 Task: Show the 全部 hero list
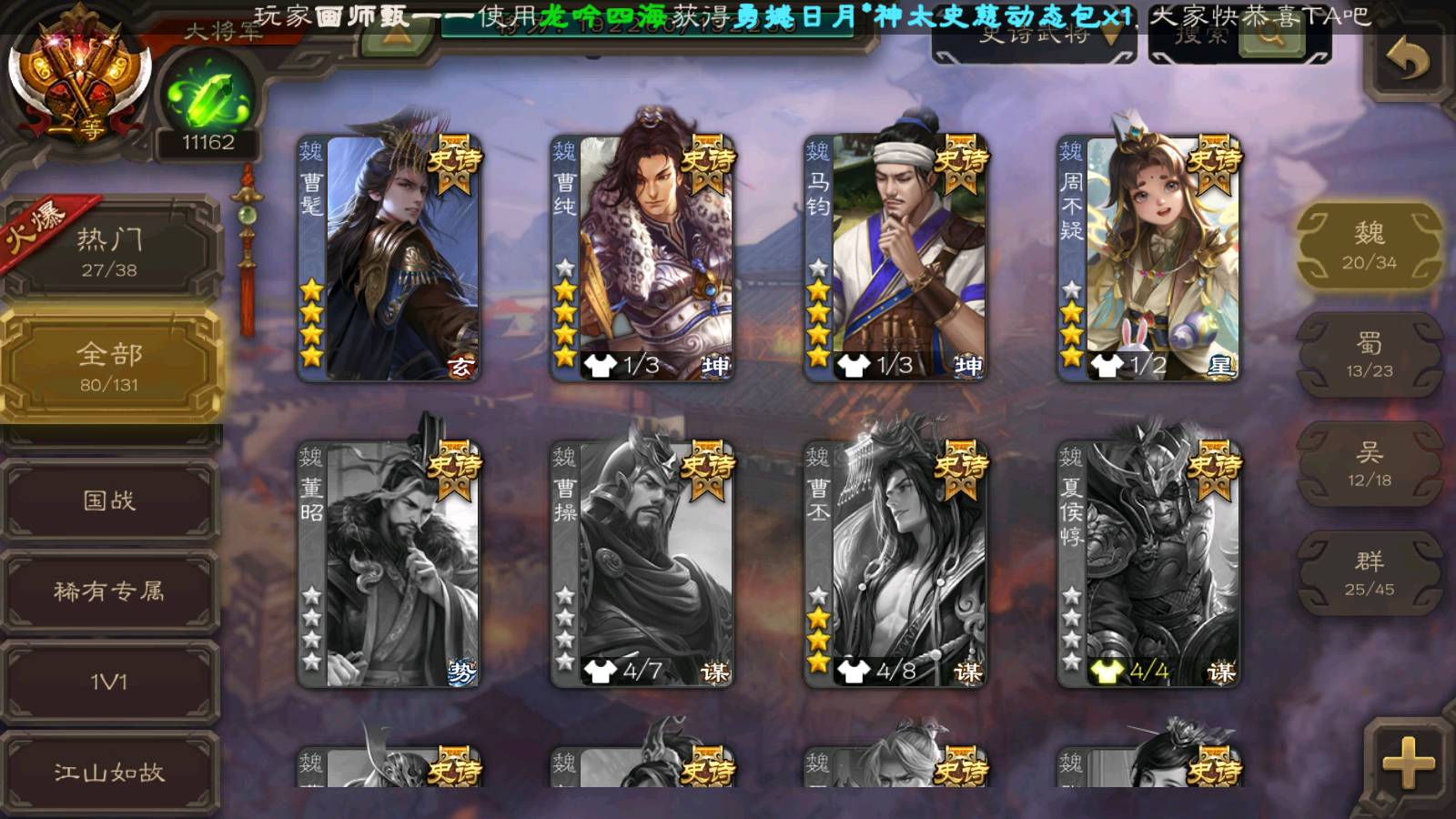click(110, 366)
